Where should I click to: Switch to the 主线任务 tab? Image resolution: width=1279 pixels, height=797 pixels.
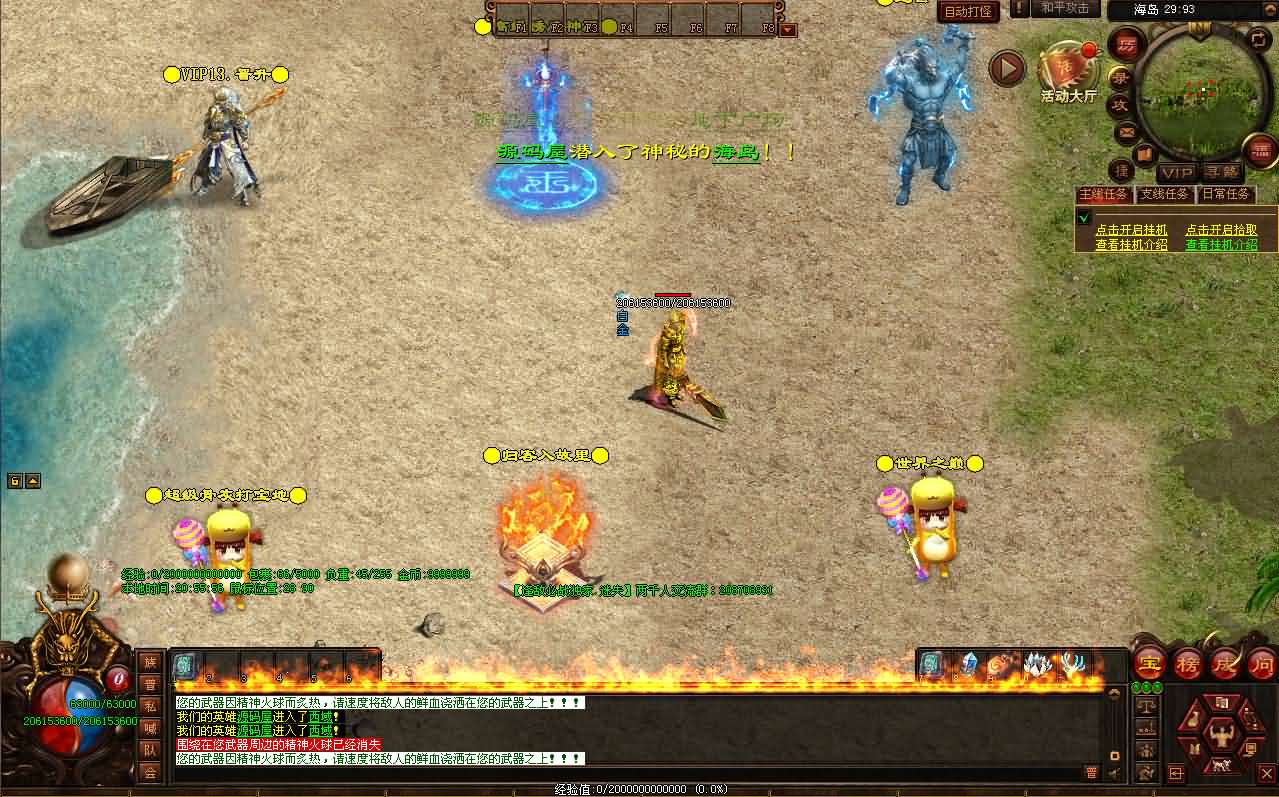coord(1103,194)
